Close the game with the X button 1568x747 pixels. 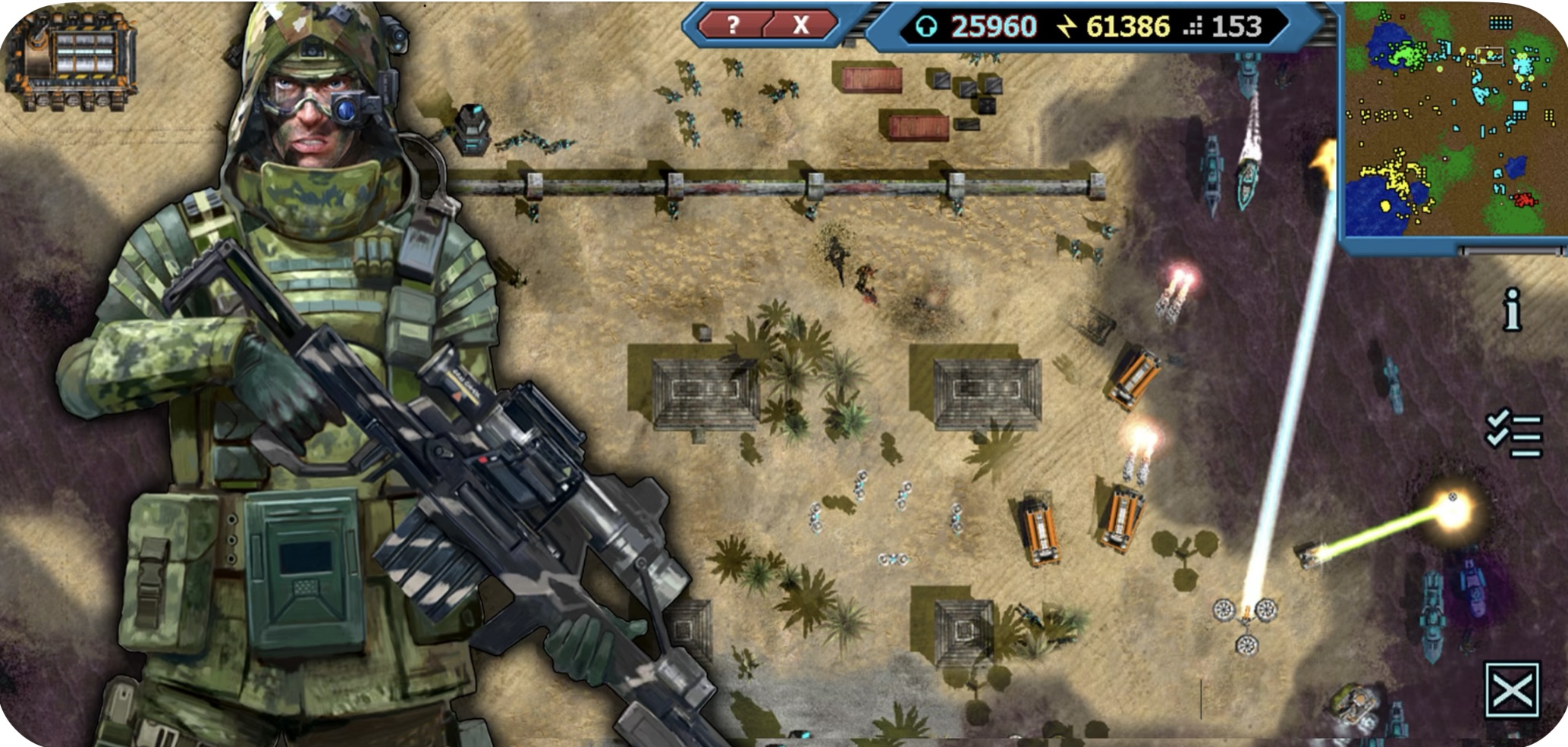(800, 26)
